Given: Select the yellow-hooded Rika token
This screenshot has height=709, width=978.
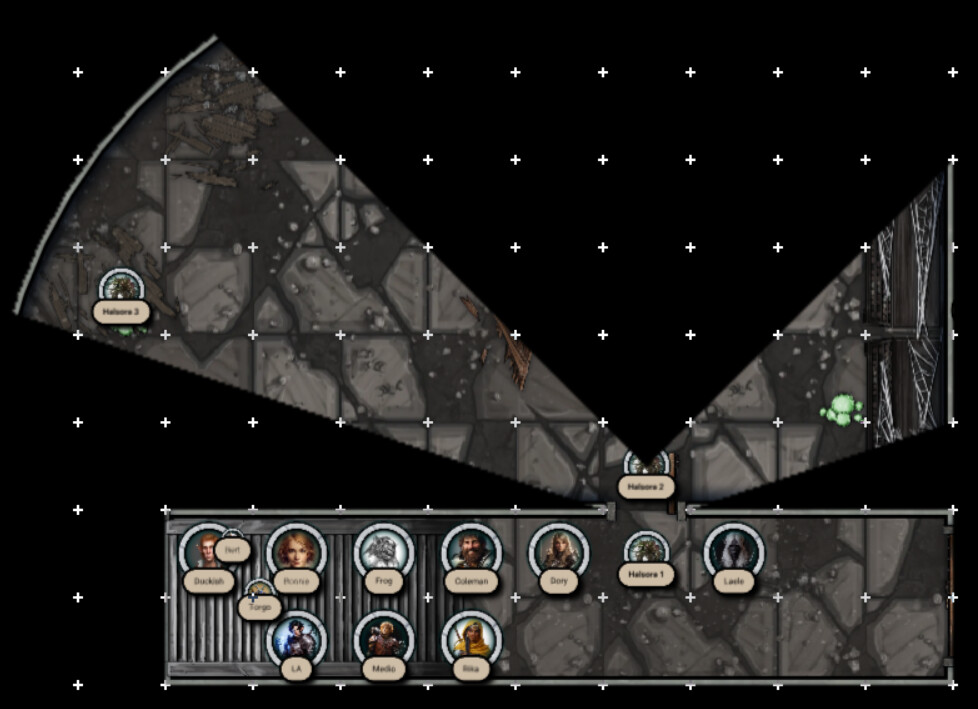Looking at the screenshot, I should click(471, 639).
